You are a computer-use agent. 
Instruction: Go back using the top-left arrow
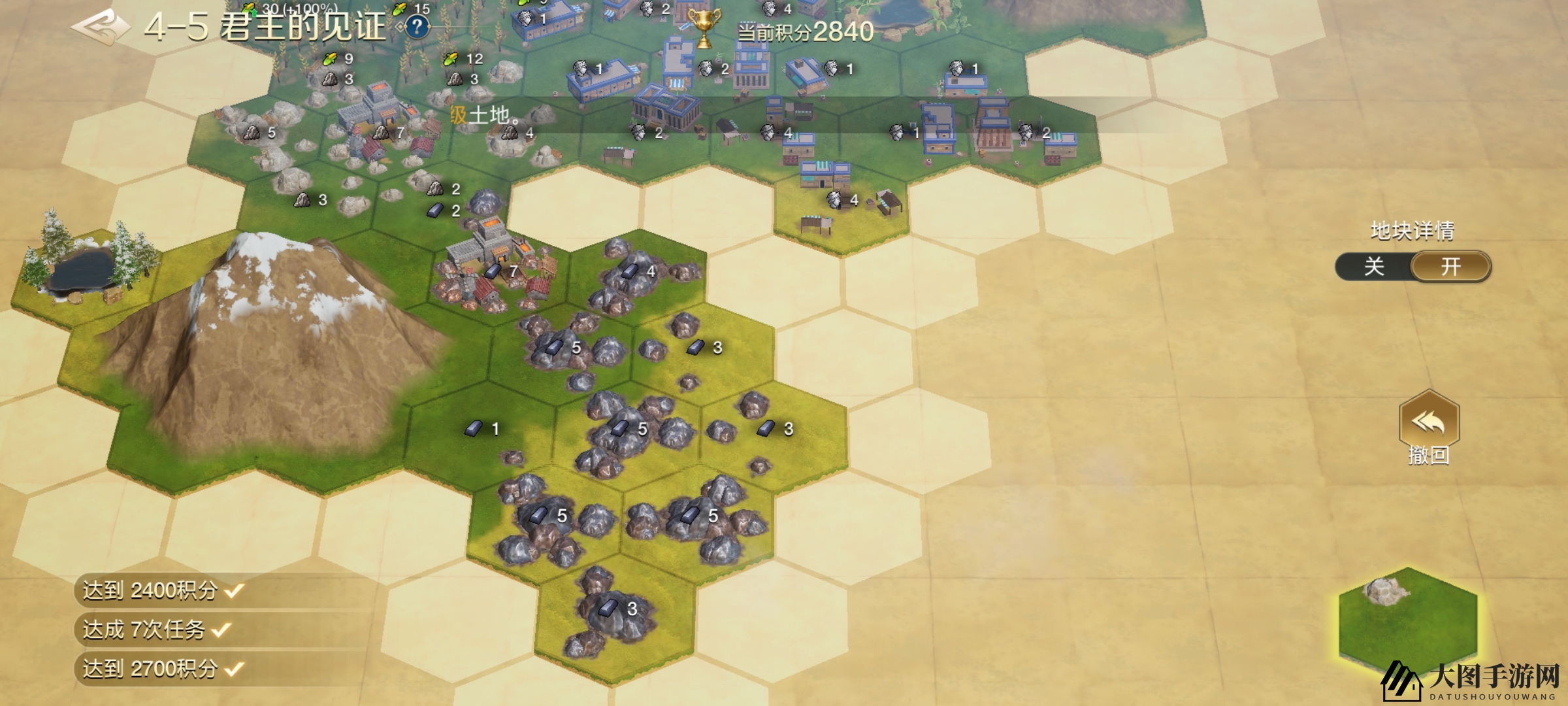tap(100, 27)
